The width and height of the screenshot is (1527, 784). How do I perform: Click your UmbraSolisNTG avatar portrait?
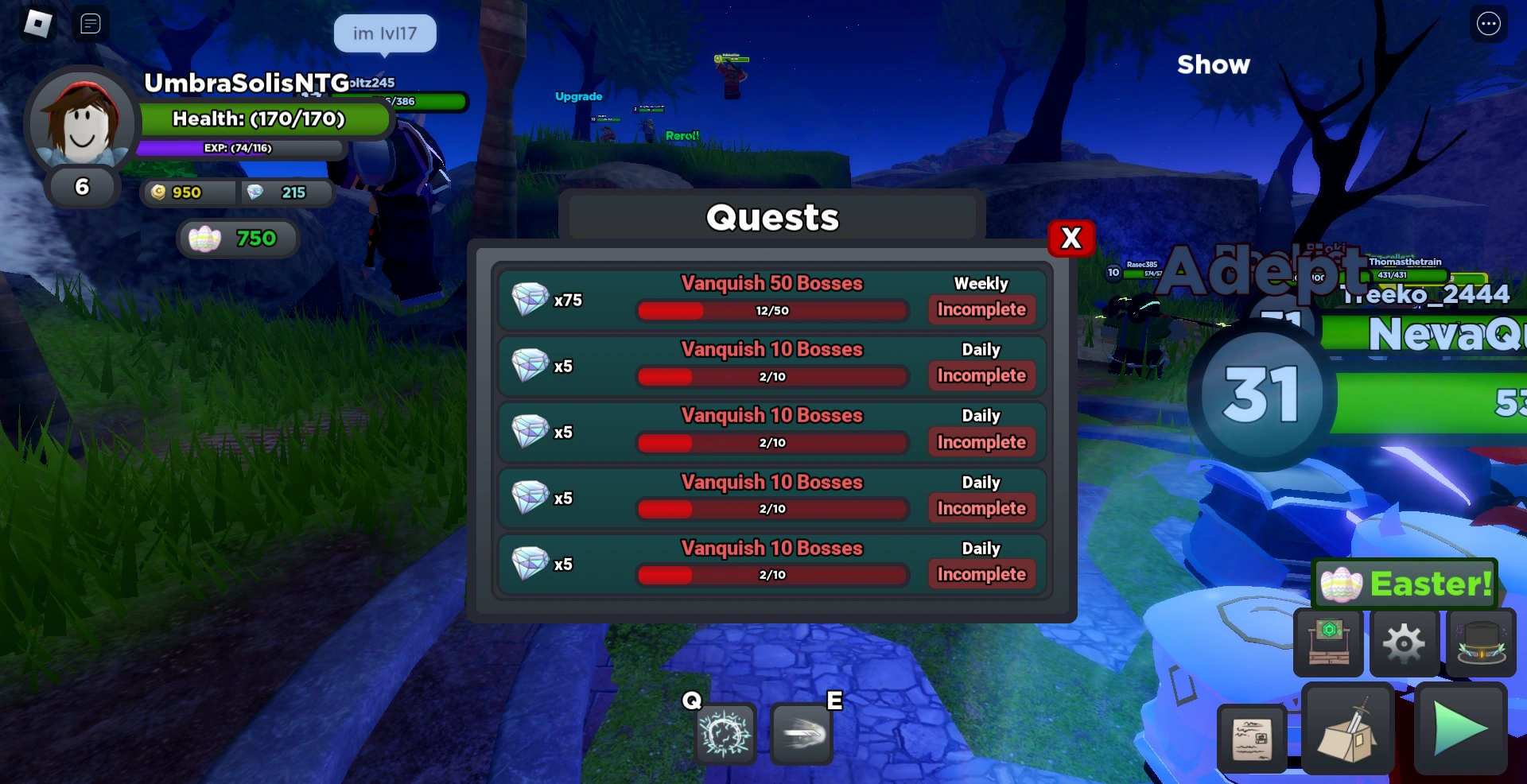(80, 123)
